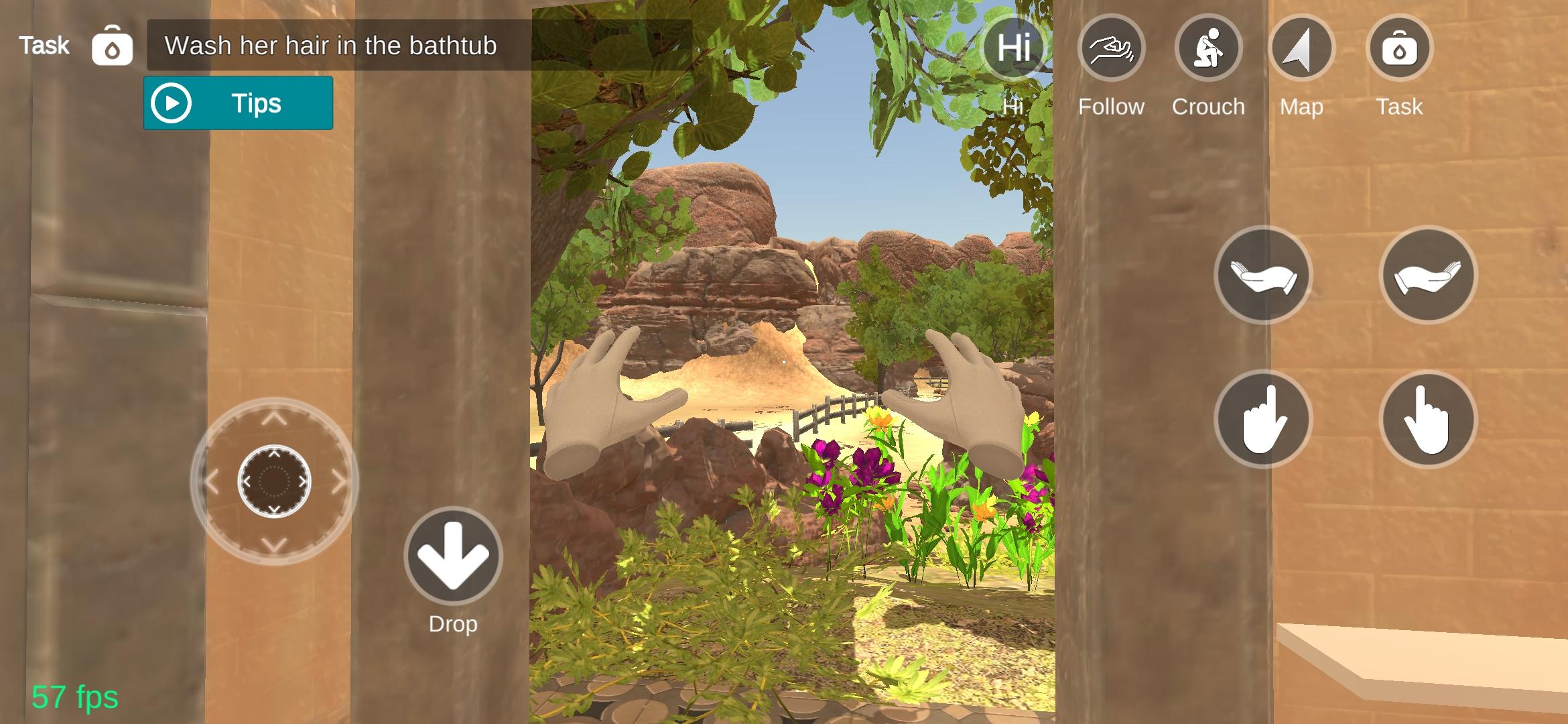Select the task text 'Wash her hair in the bathtub'
This screenshot has height=724, width=1568.
coord(330,46)
